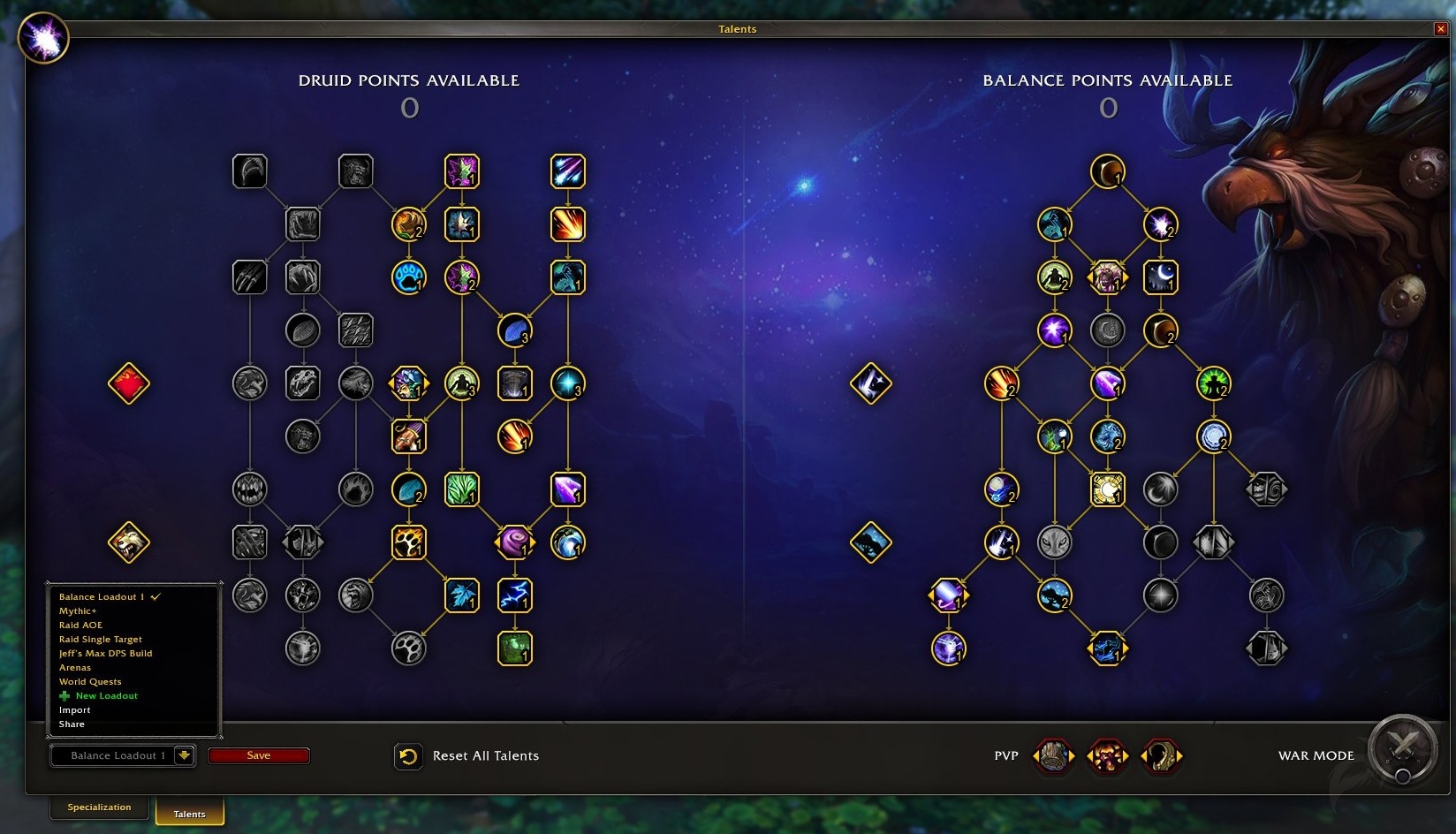Choose the Mythic+ loadout
Viewport: 1456px width, 834px height.
(x=78, y=611)
